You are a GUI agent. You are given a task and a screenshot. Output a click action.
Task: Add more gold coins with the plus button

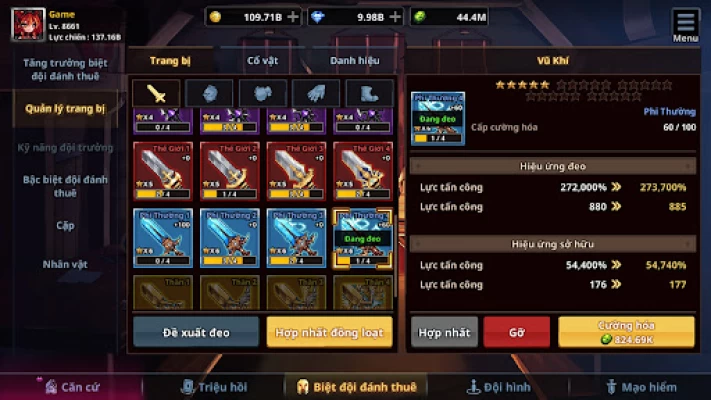(292, 17)
